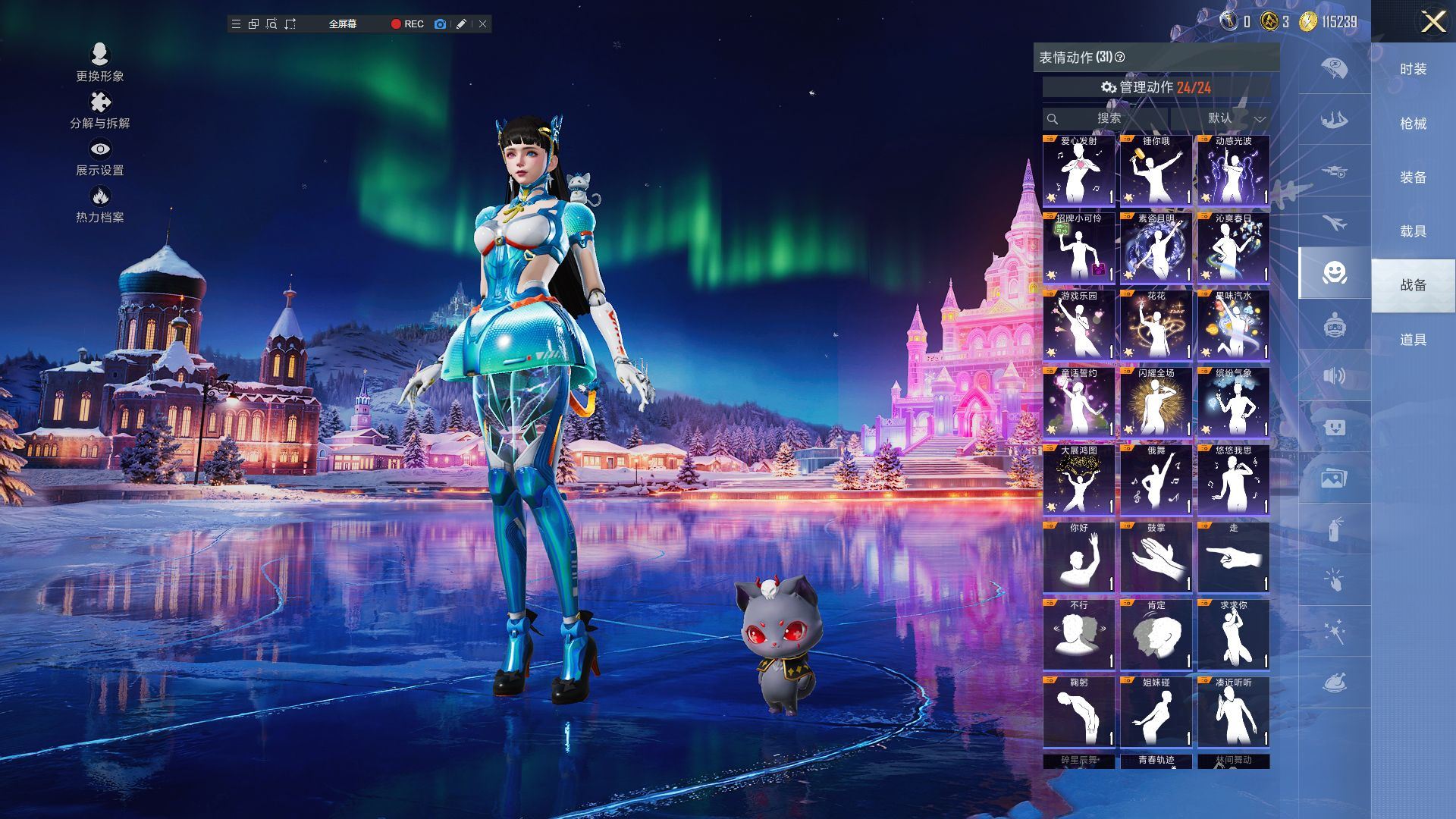Close the inventory screen with the X
This screenshot has height=819, width=1456.
[x=1432, y=21]
